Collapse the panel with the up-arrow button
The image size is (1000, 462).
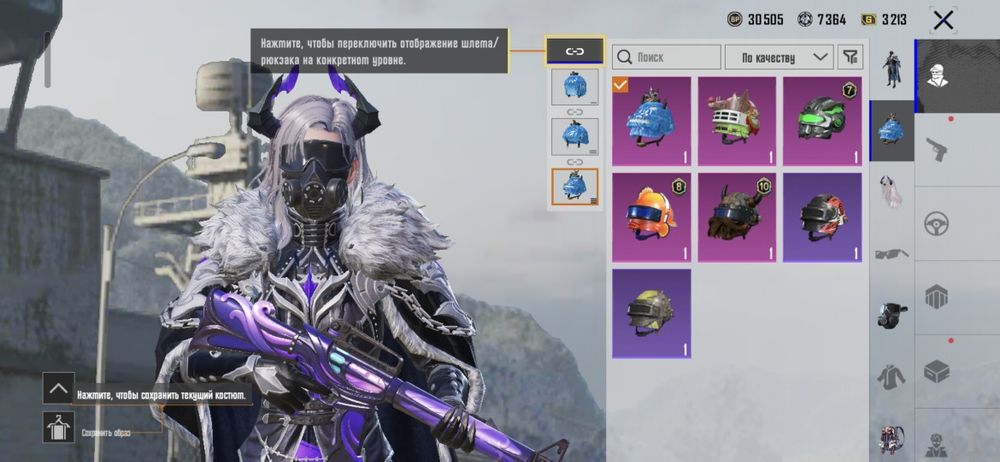58,388
